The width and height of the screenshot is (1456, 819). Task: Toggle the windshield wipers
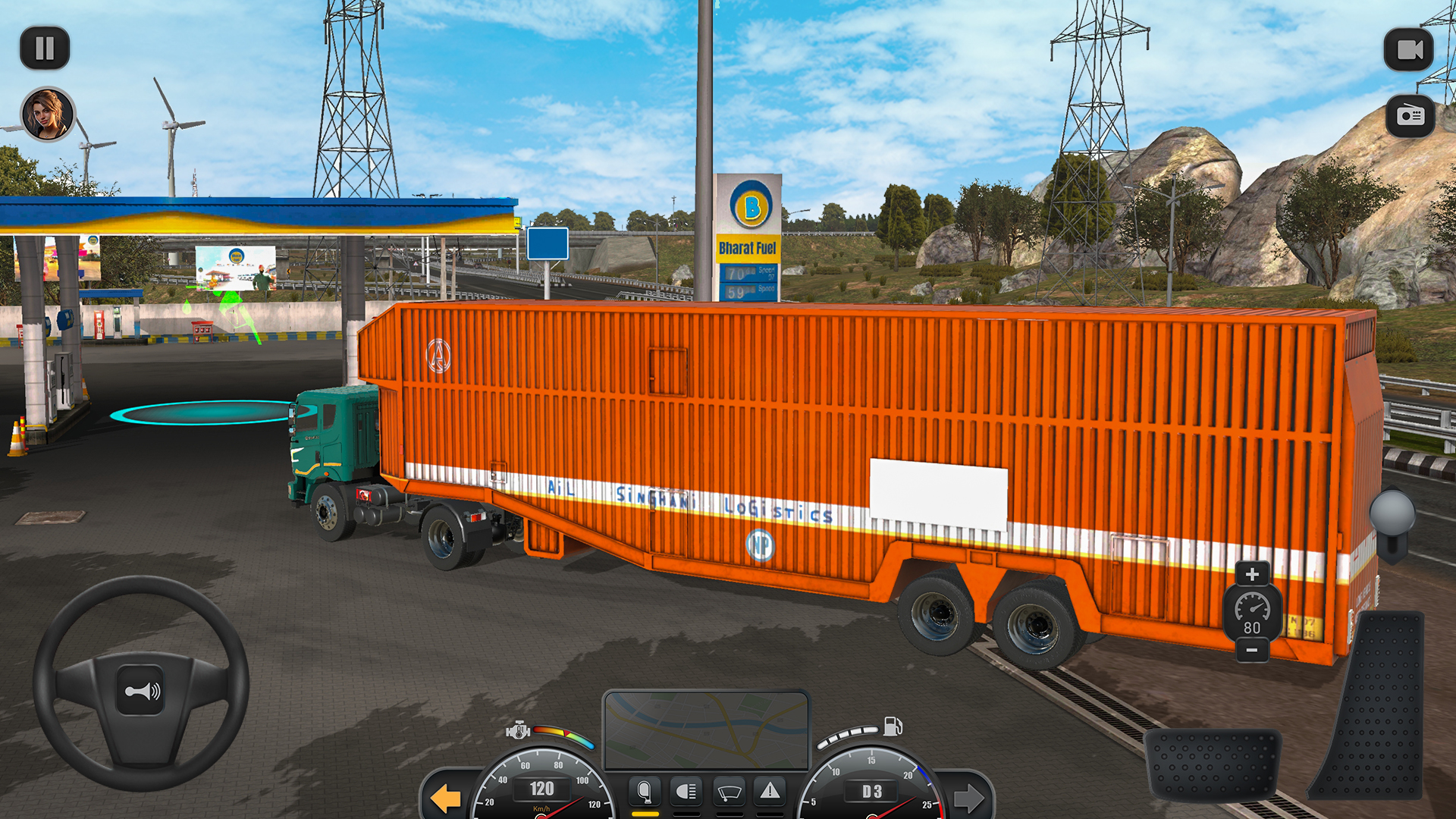(729, 792)
